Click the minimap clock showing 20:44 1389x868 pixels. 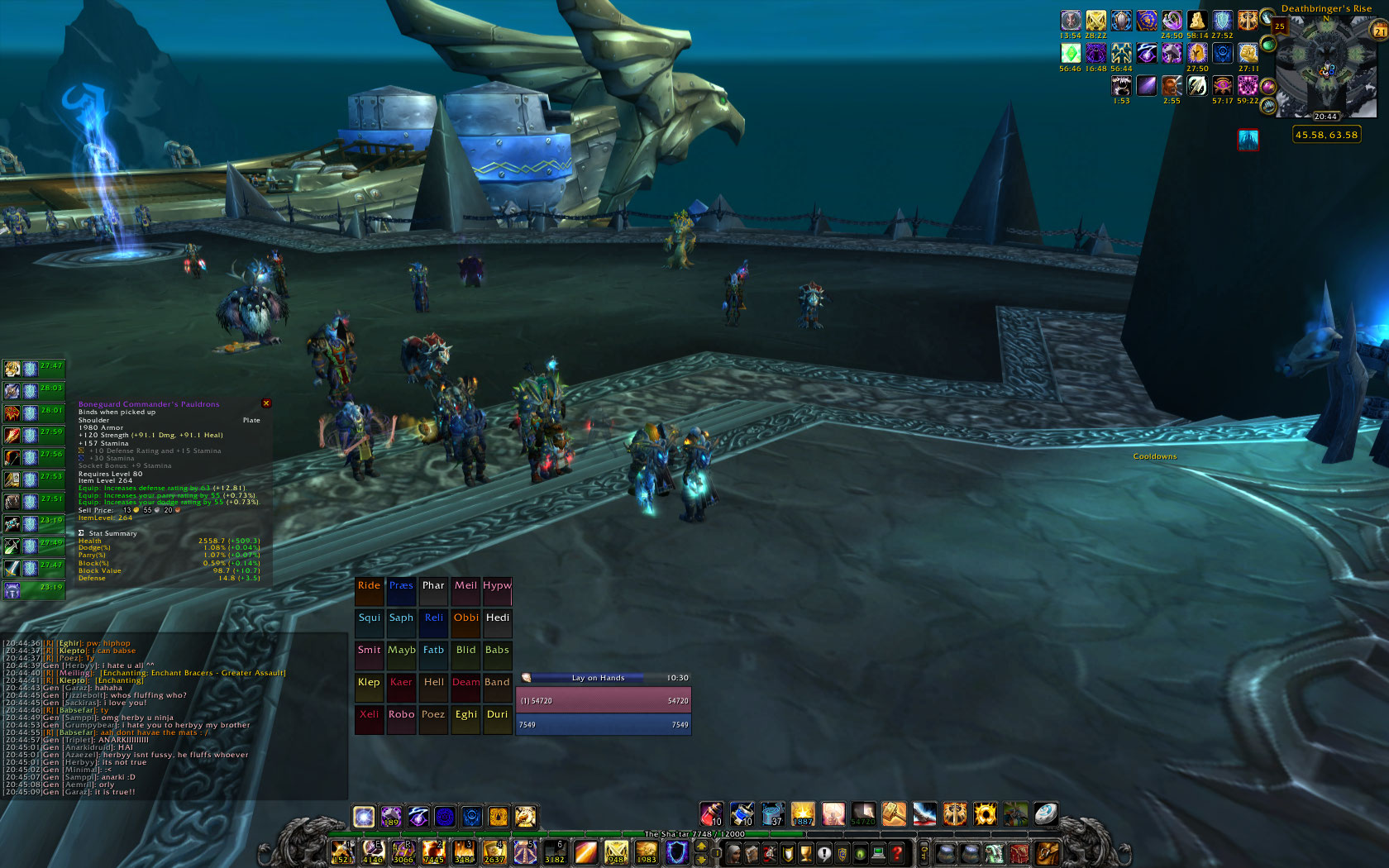tap(1325, 117)
